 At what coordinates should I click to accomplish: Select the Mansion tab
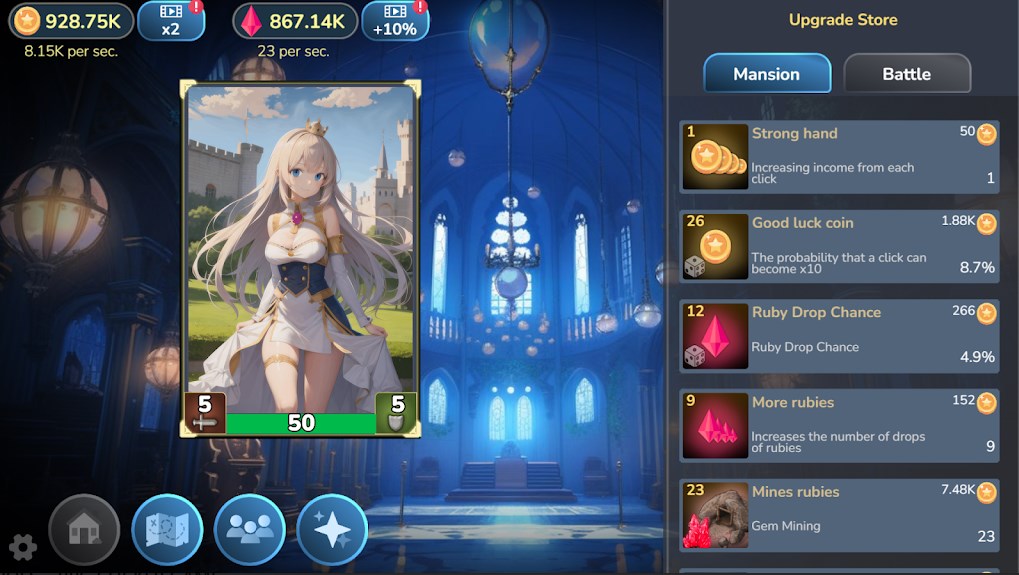767,74
